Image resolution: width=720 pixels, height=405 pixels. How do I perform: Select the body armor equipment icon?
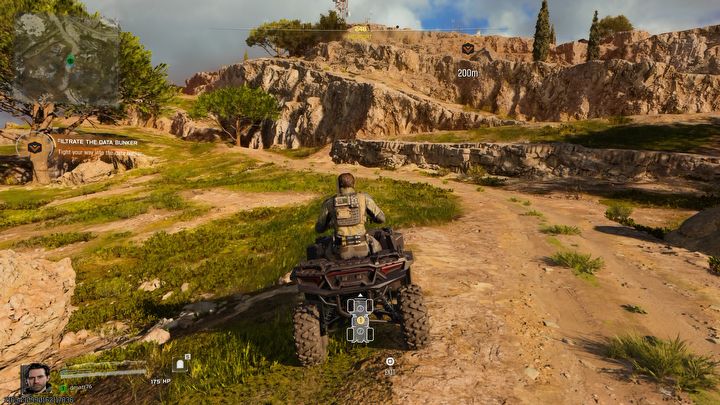pyautogui.click(x=180, y=365)
